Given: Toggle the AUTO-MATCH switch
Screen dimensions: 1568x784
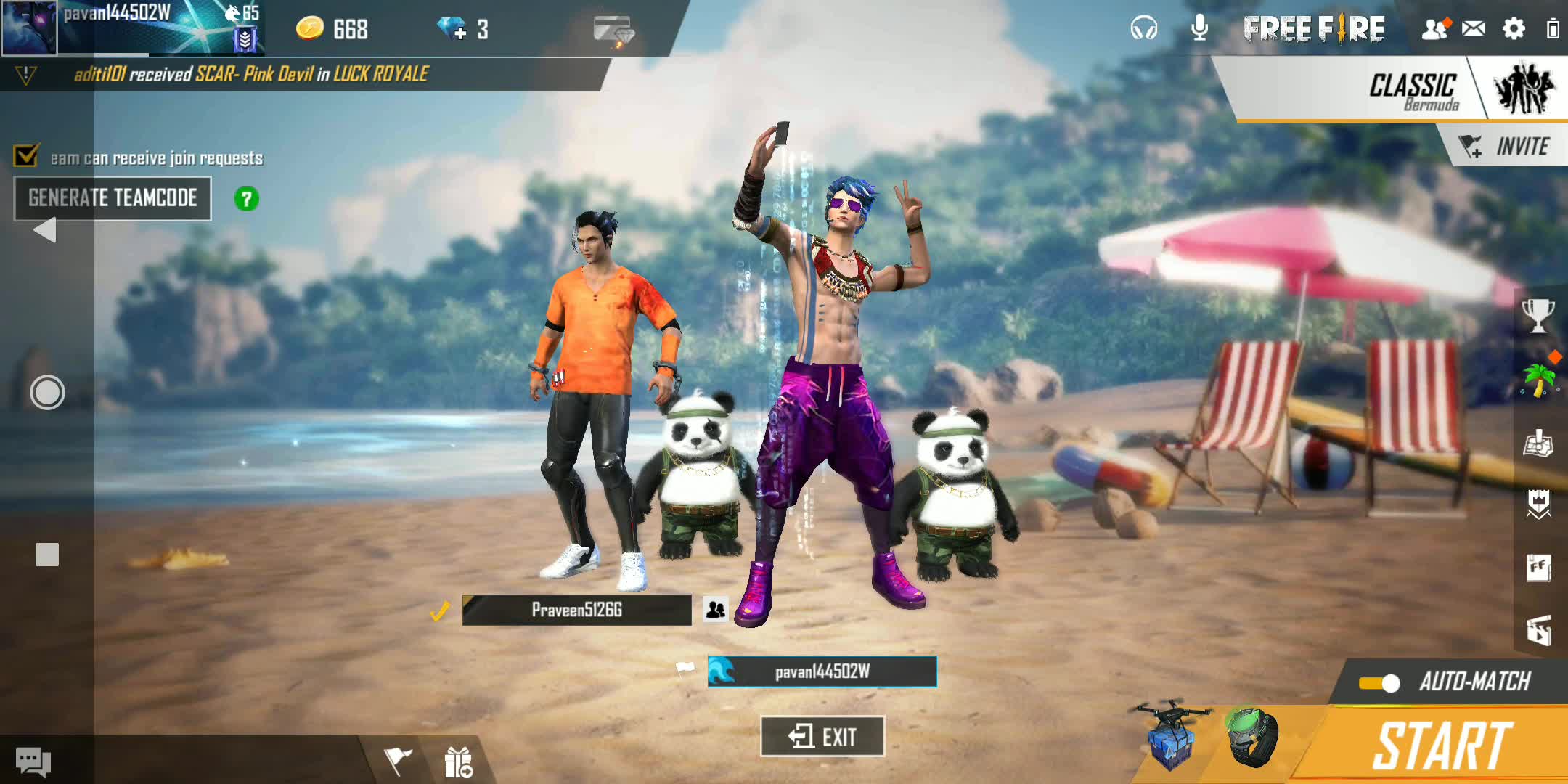Looking at the screenshot, I should point(1379,683).
